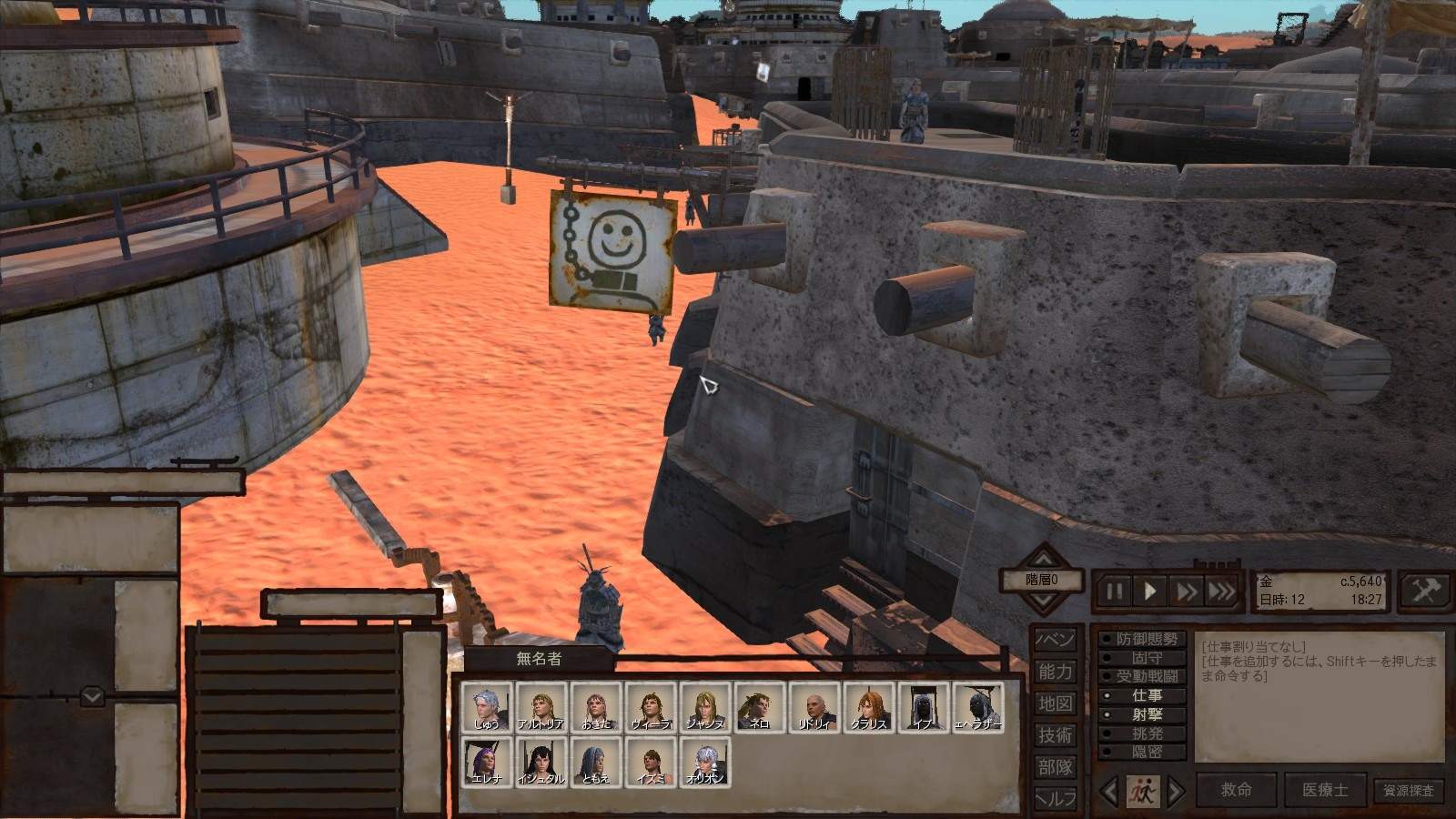
Task: Open the 部隊 squad panel
Action: [x=1056, y=767]
